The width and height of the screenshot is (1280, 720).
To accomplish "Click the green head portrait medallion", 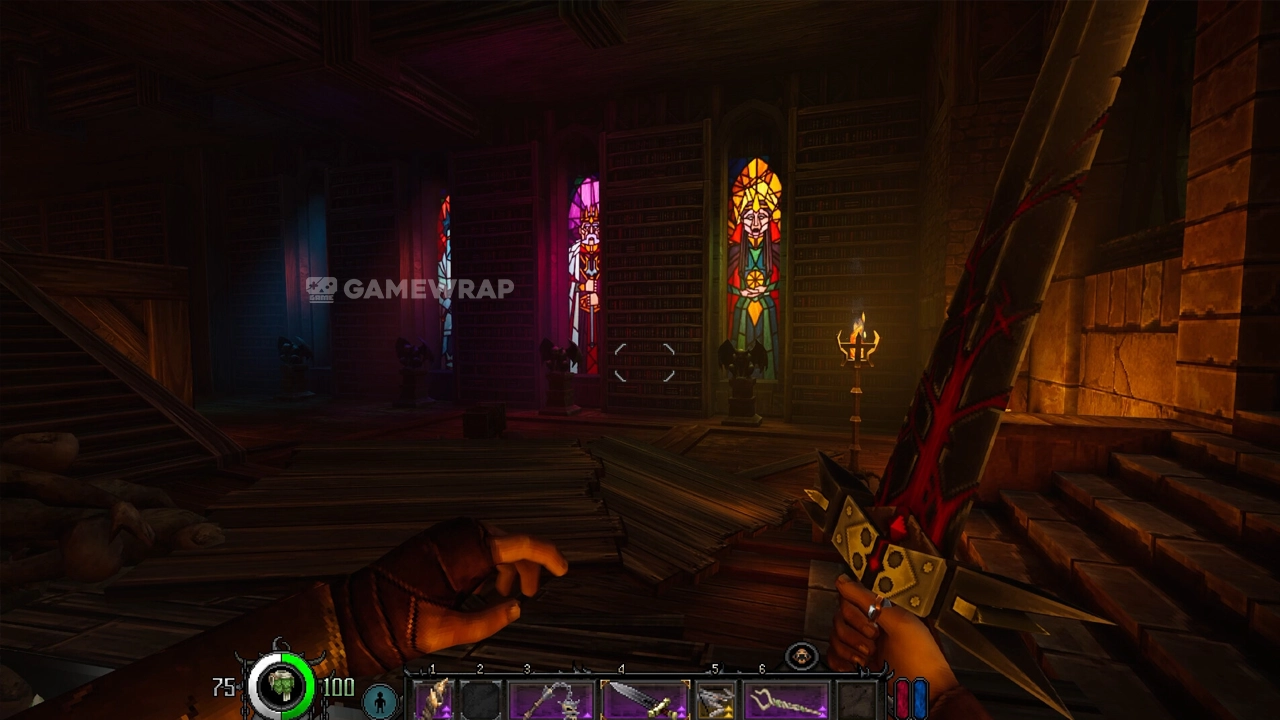I will [x=282, y=687].
